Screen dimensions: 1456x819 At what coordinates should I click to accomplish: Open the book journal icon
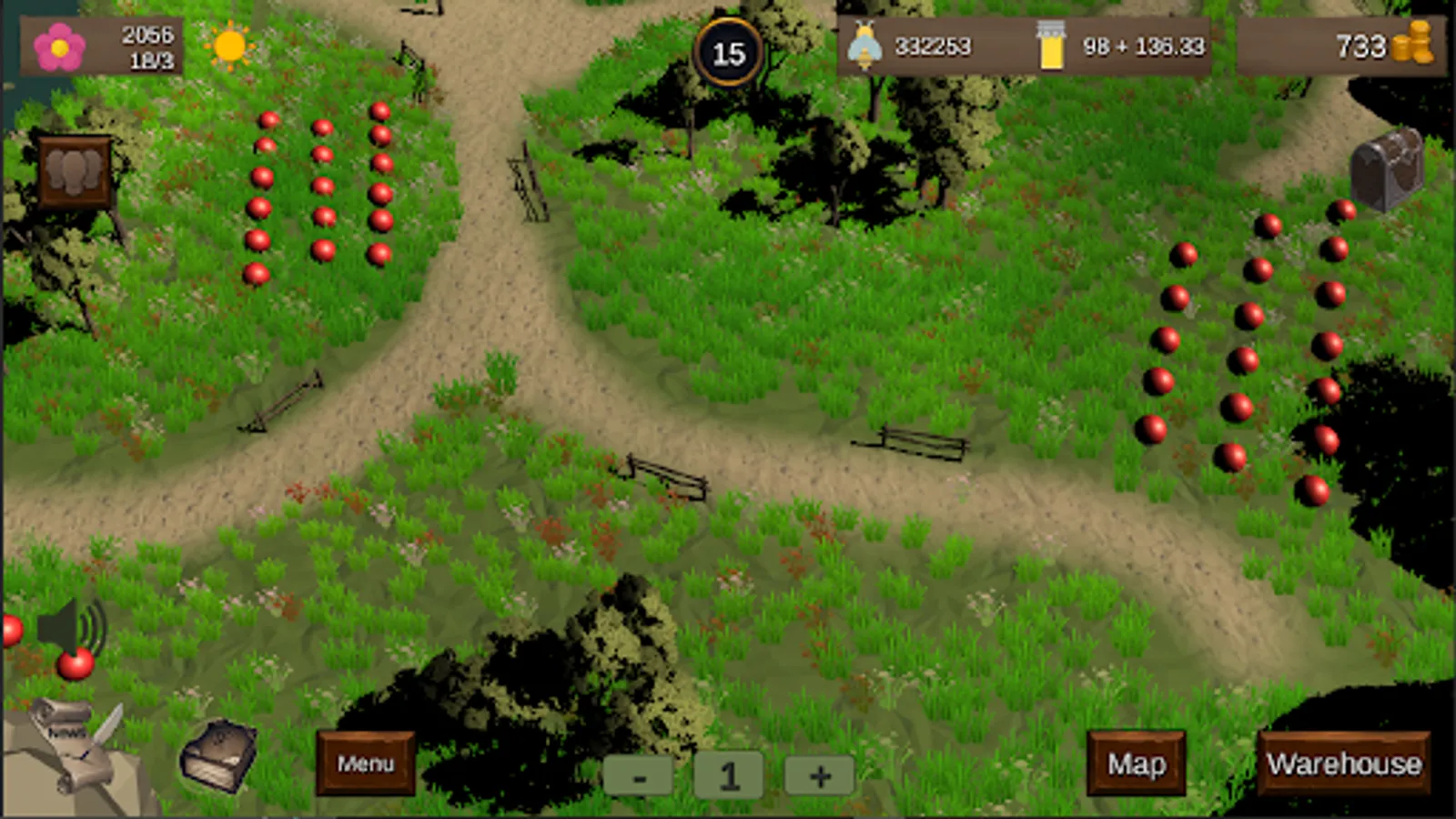[218, 755]
